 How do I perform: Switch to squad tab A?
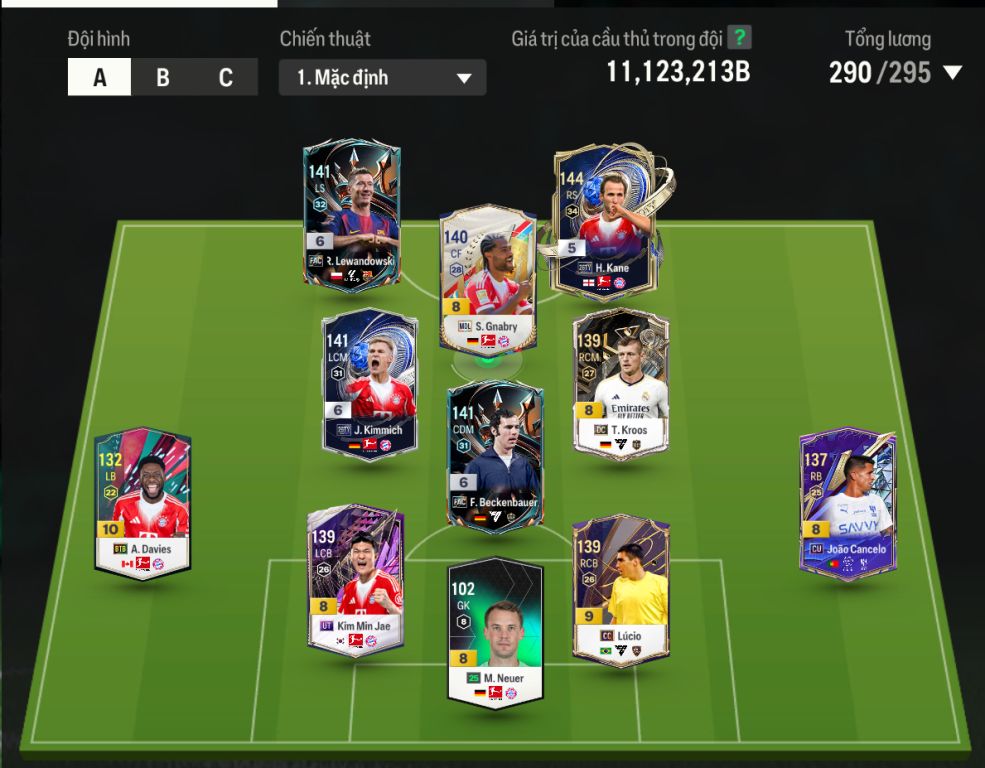coord(99,78)
